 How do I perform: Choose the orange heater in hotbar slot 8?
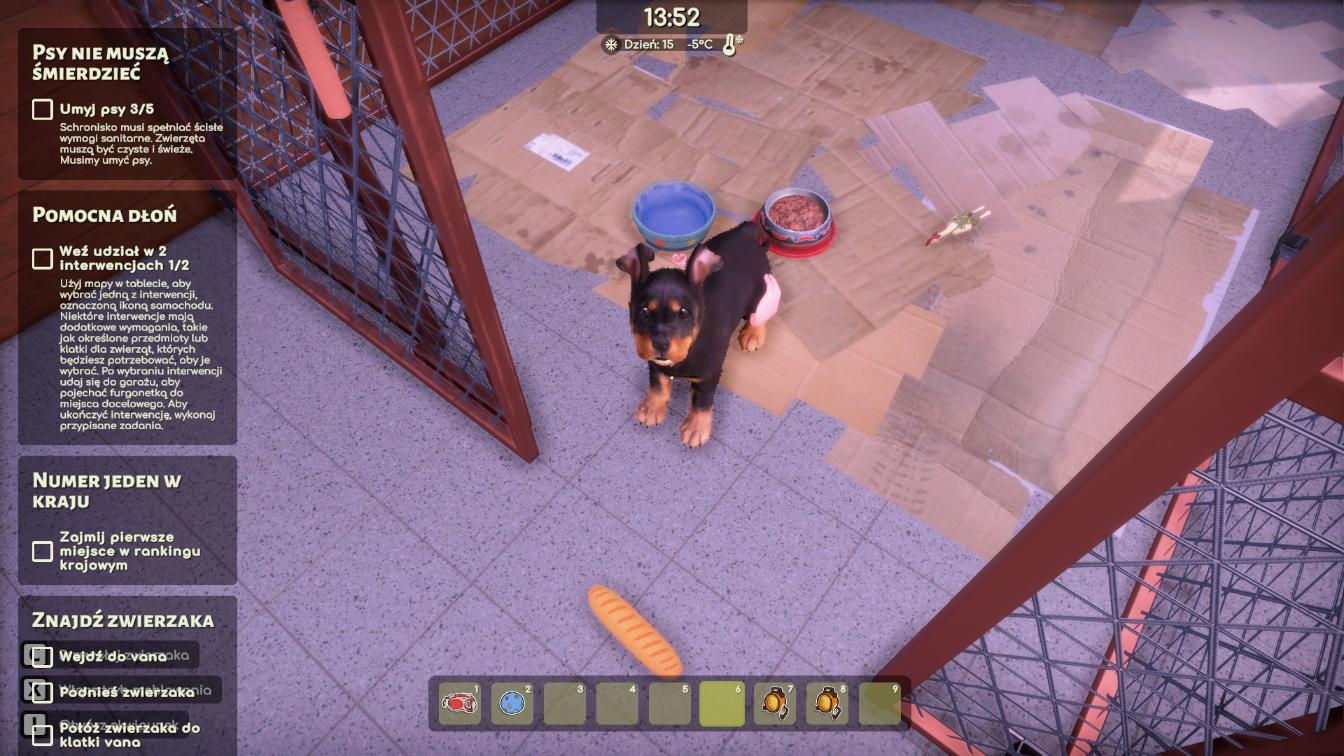(827, 703)
